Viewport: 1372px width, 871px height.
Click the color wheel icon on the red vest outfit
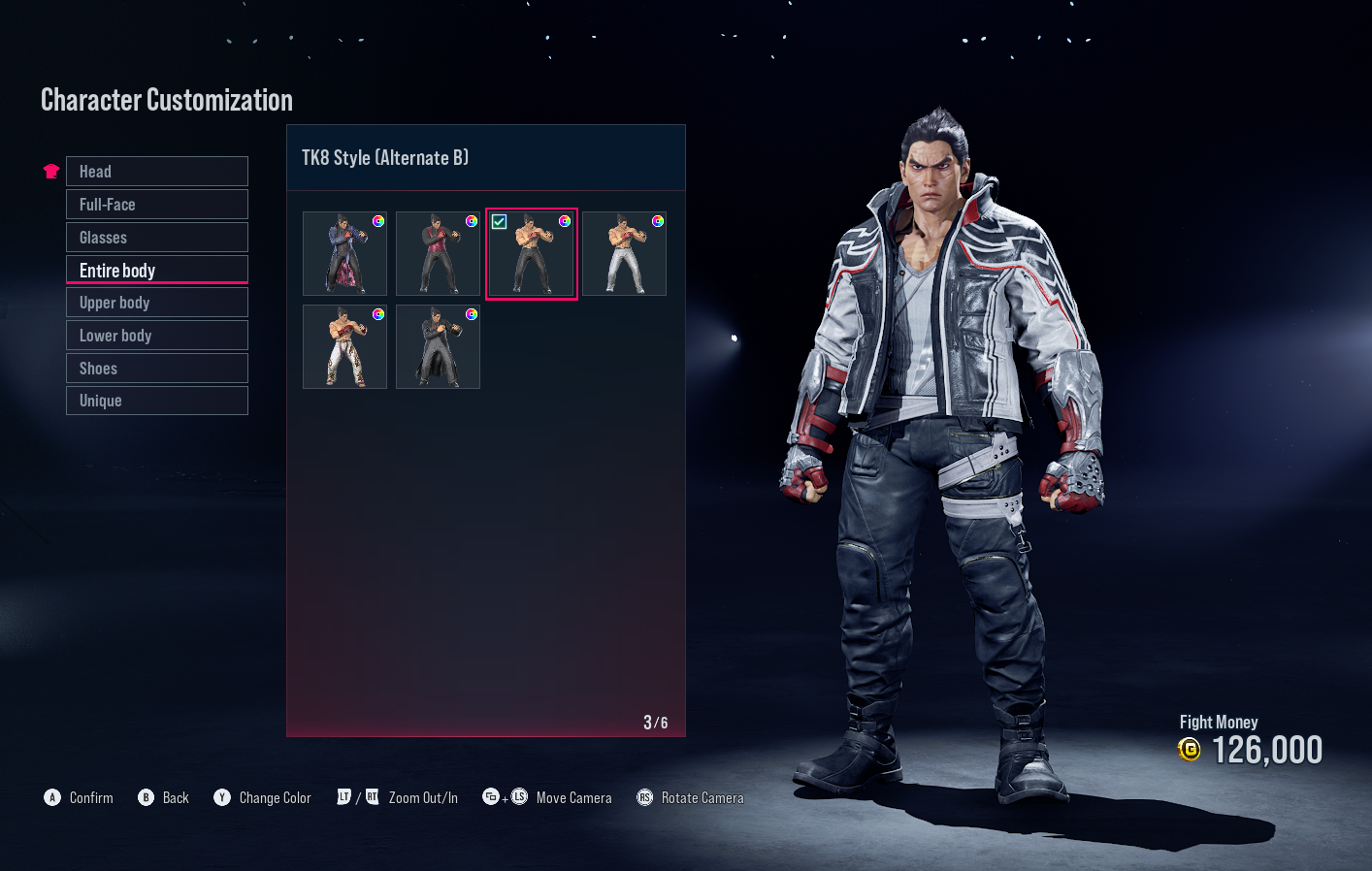472,220
